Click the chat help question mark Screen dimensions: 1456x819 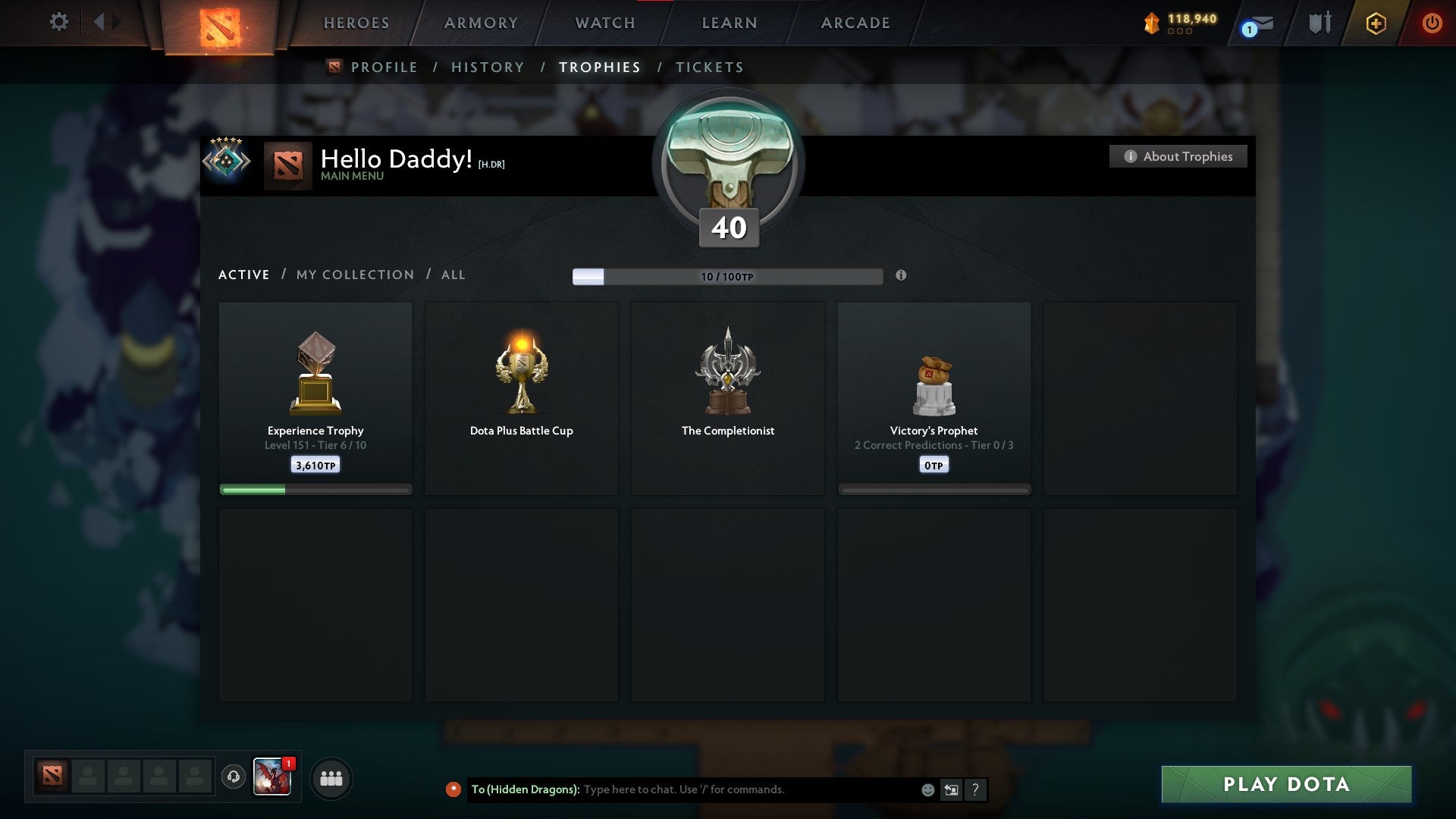click(x=976, y=789)
